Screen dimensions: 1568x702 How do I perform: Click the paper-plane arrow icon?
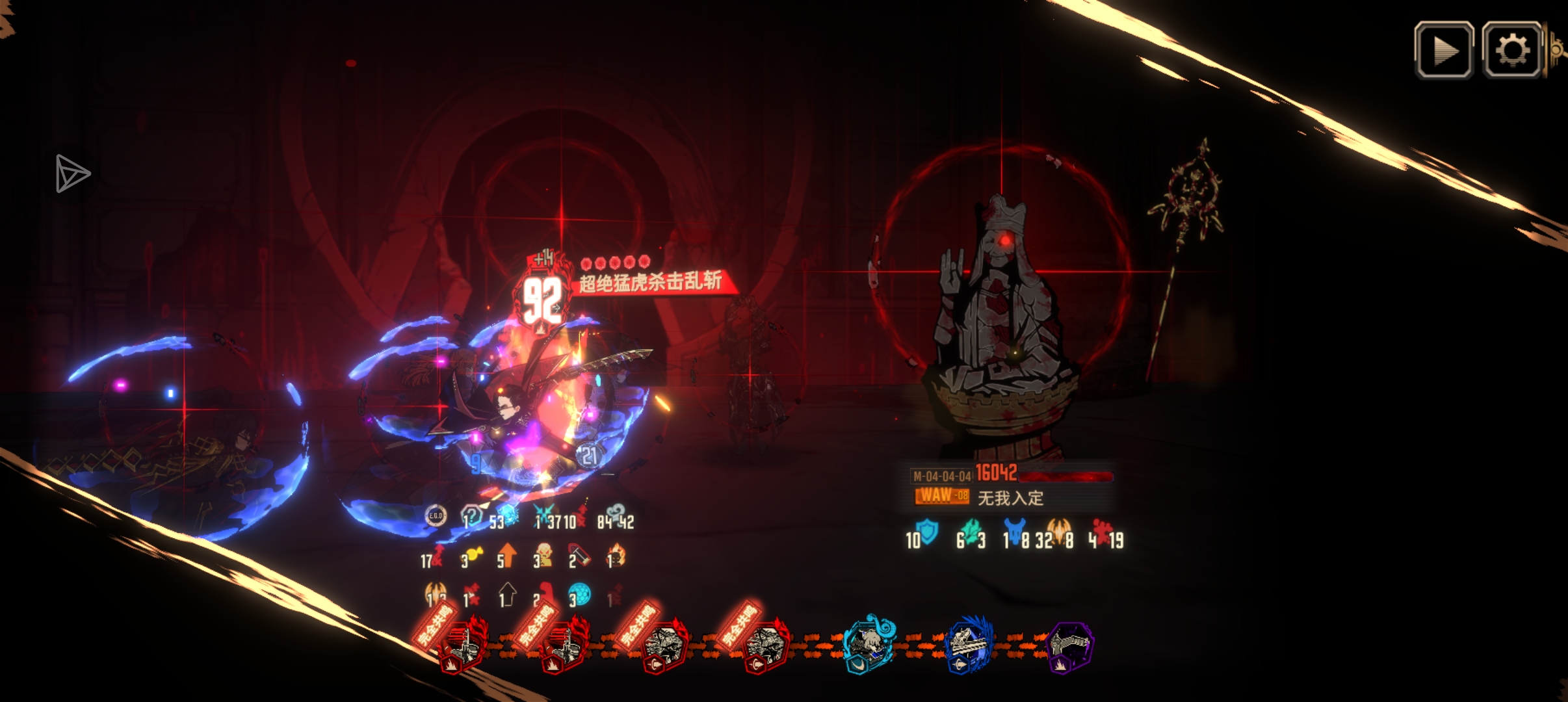72,174
